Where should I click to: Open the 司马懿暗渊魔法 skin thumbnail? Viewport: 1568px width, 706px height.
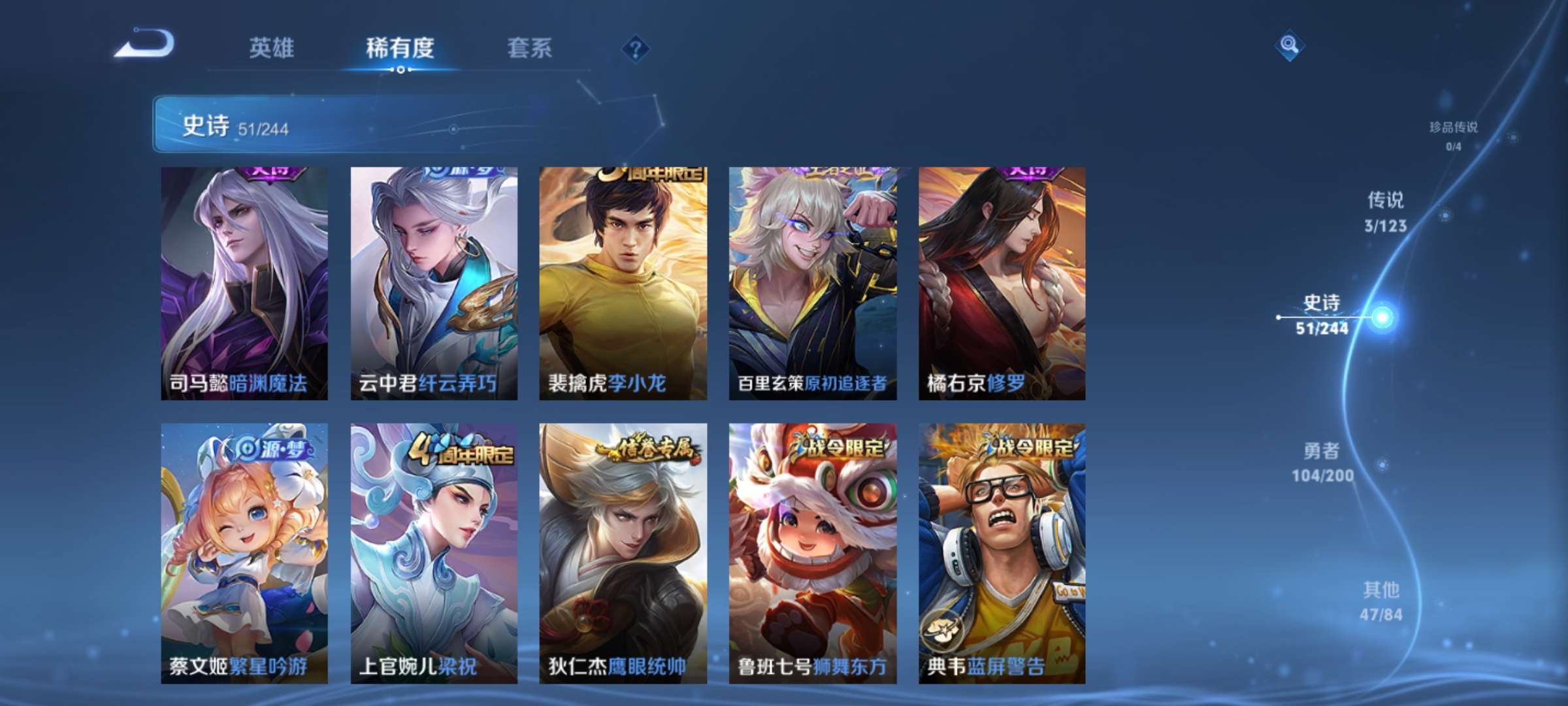(243, 281)
